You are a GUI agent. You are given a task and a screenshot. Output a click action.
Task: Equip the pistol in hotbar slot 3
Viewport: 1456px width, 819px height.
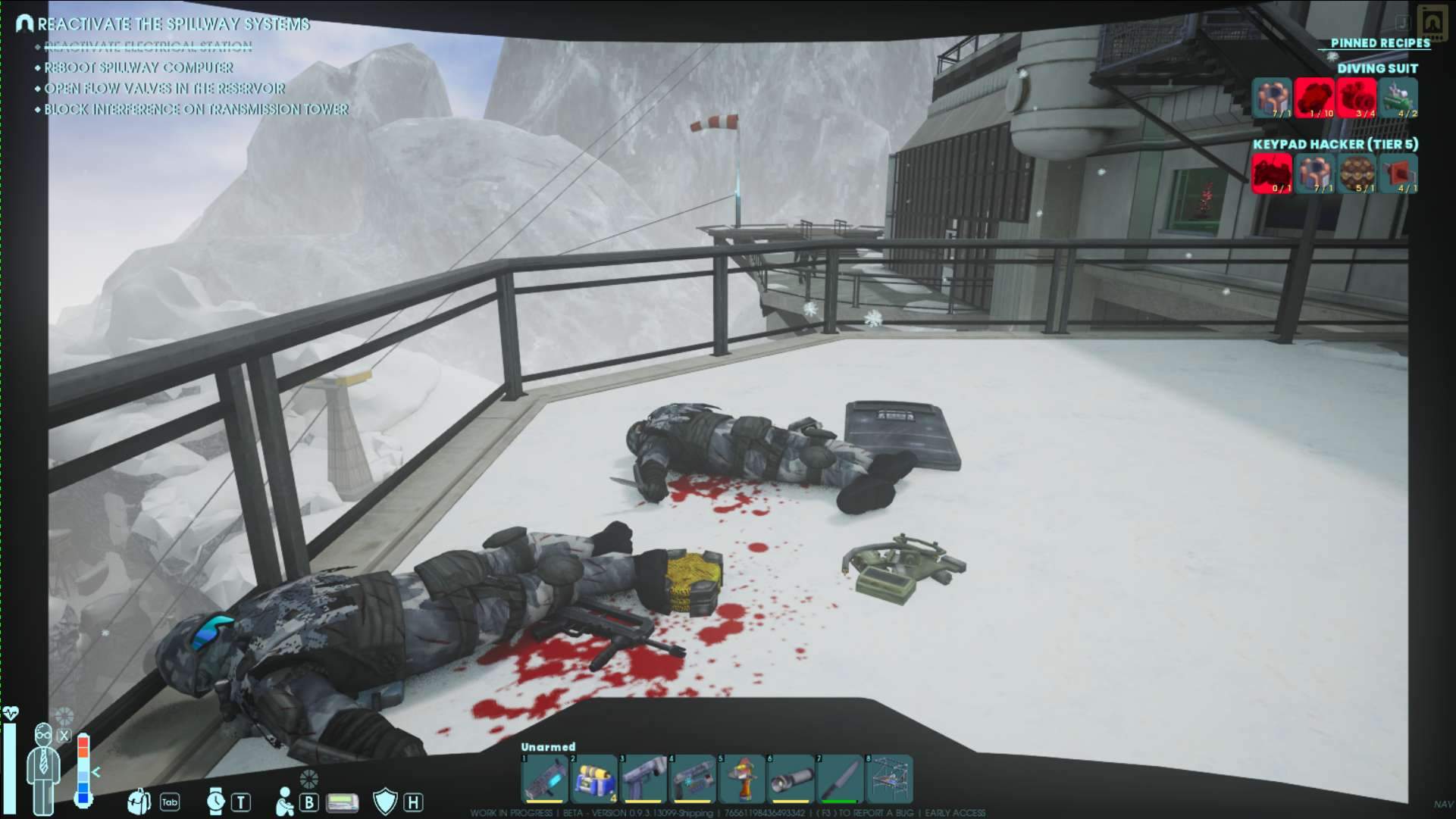click(x=643, y=779)
